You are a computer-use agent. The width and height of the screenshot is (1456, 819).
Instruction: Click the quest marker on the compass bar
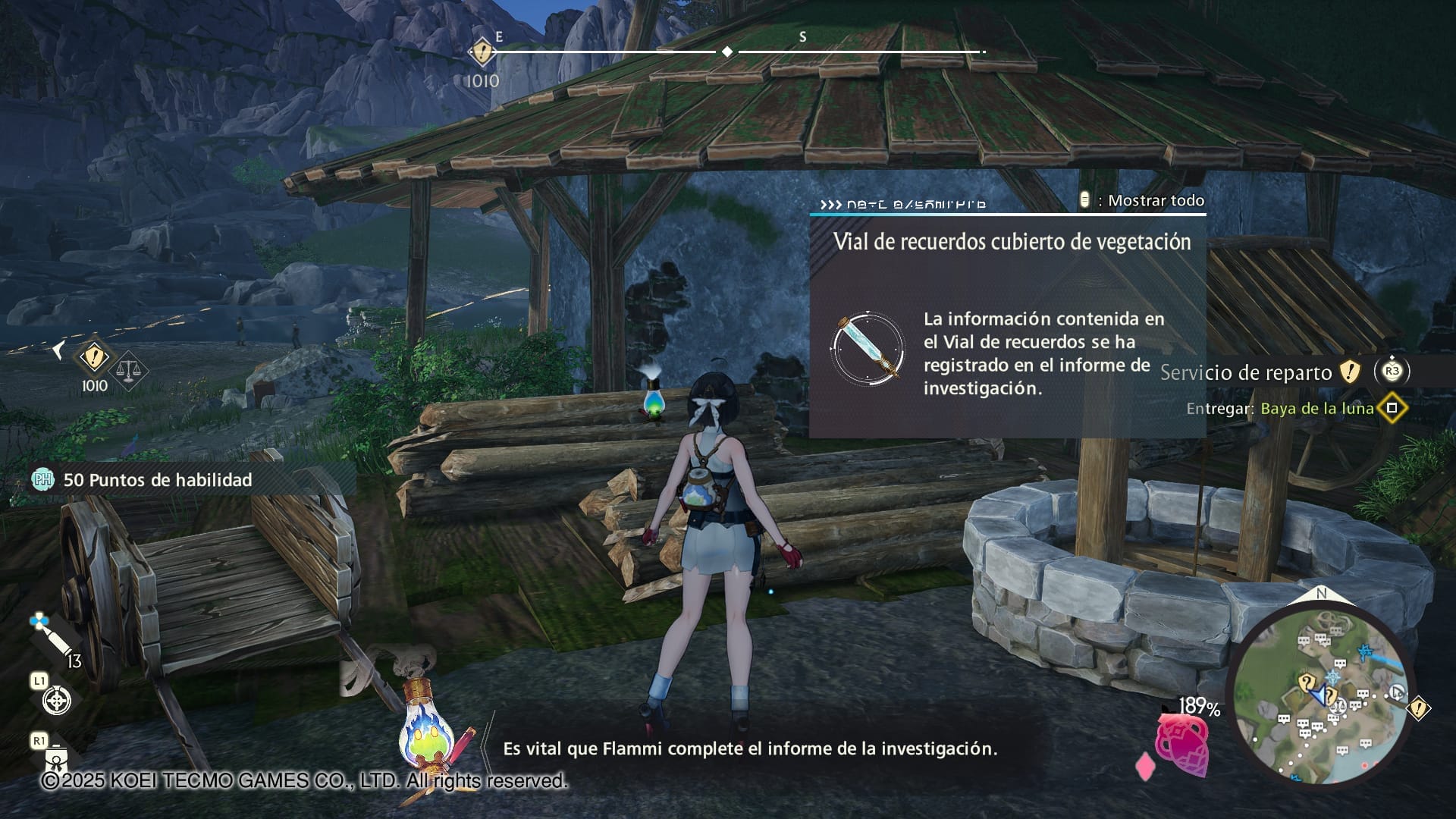click(x=482, y=53)
